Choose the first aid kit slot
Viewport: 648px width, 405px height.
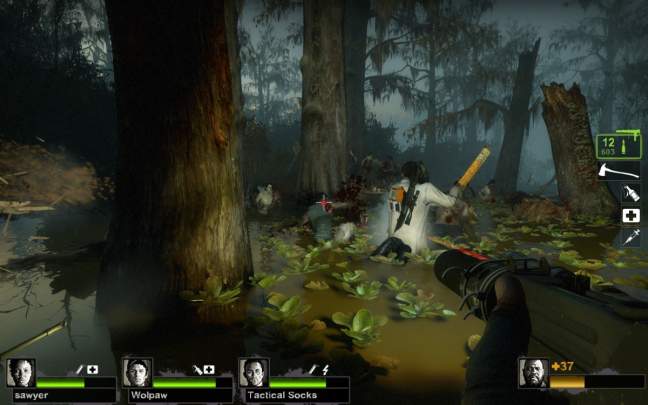[631, 216]
